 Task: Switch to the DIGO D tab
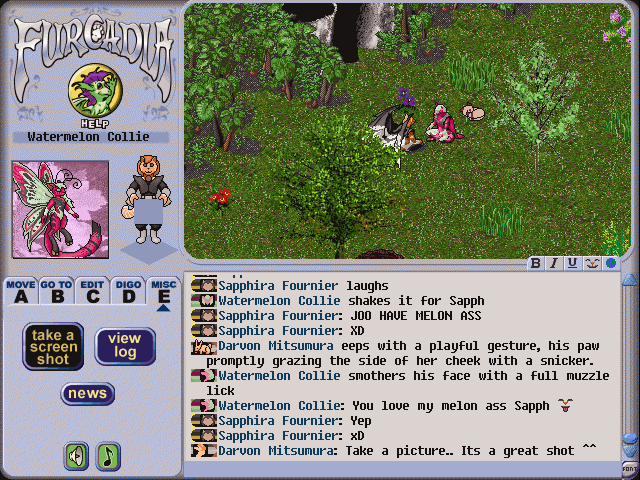tap(127, 291)
